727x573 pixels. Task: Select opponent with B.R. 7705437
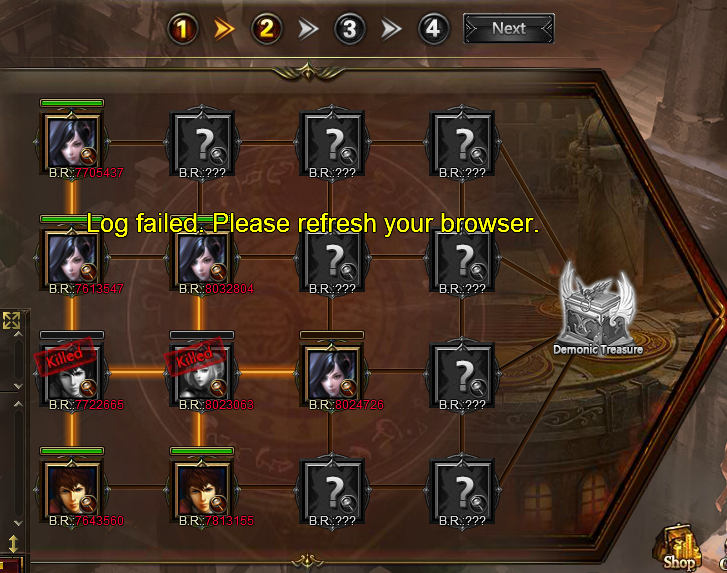[x=72, y=141]
